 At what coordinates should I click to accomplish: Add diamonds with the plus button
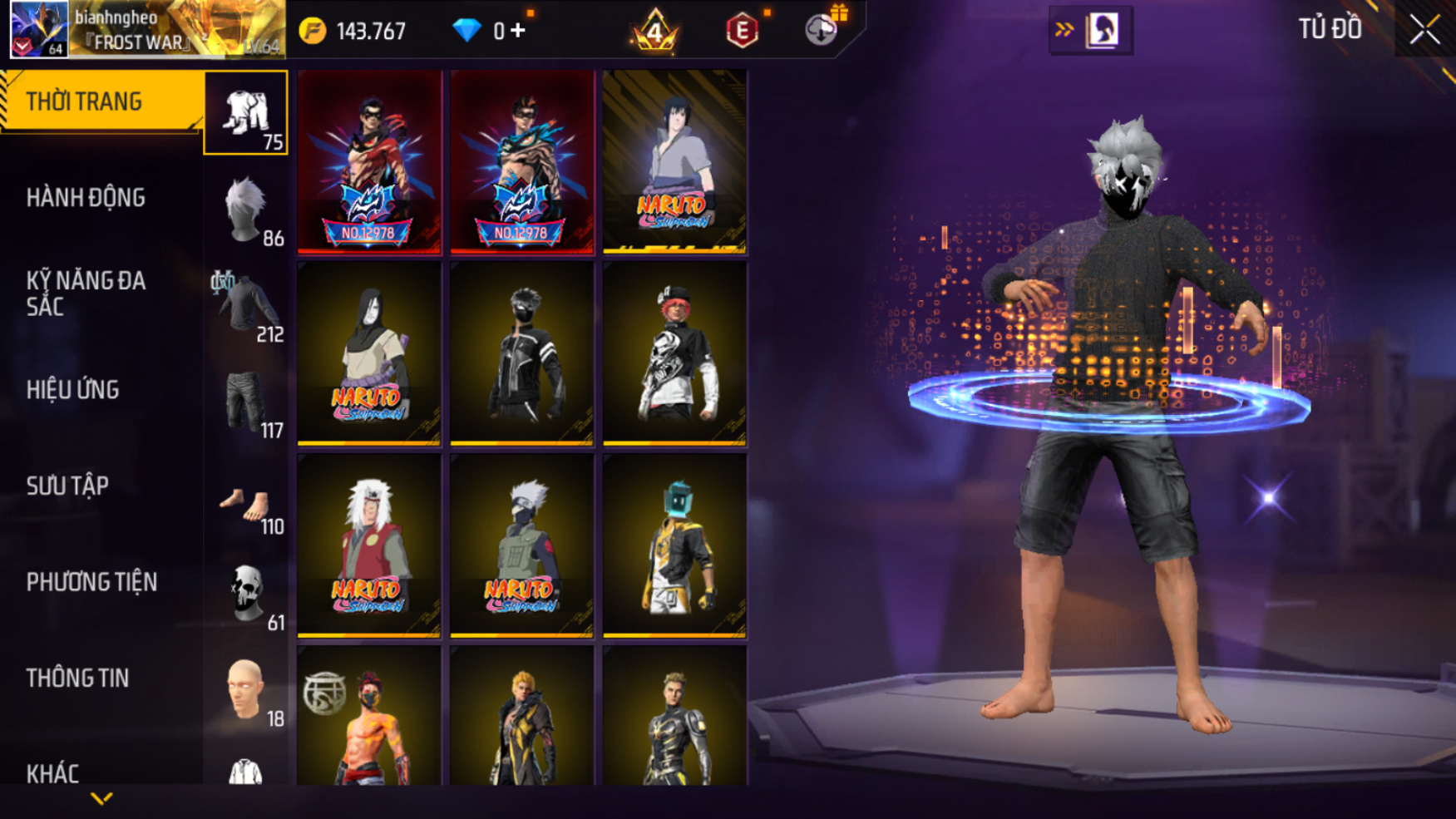[518, 31]
